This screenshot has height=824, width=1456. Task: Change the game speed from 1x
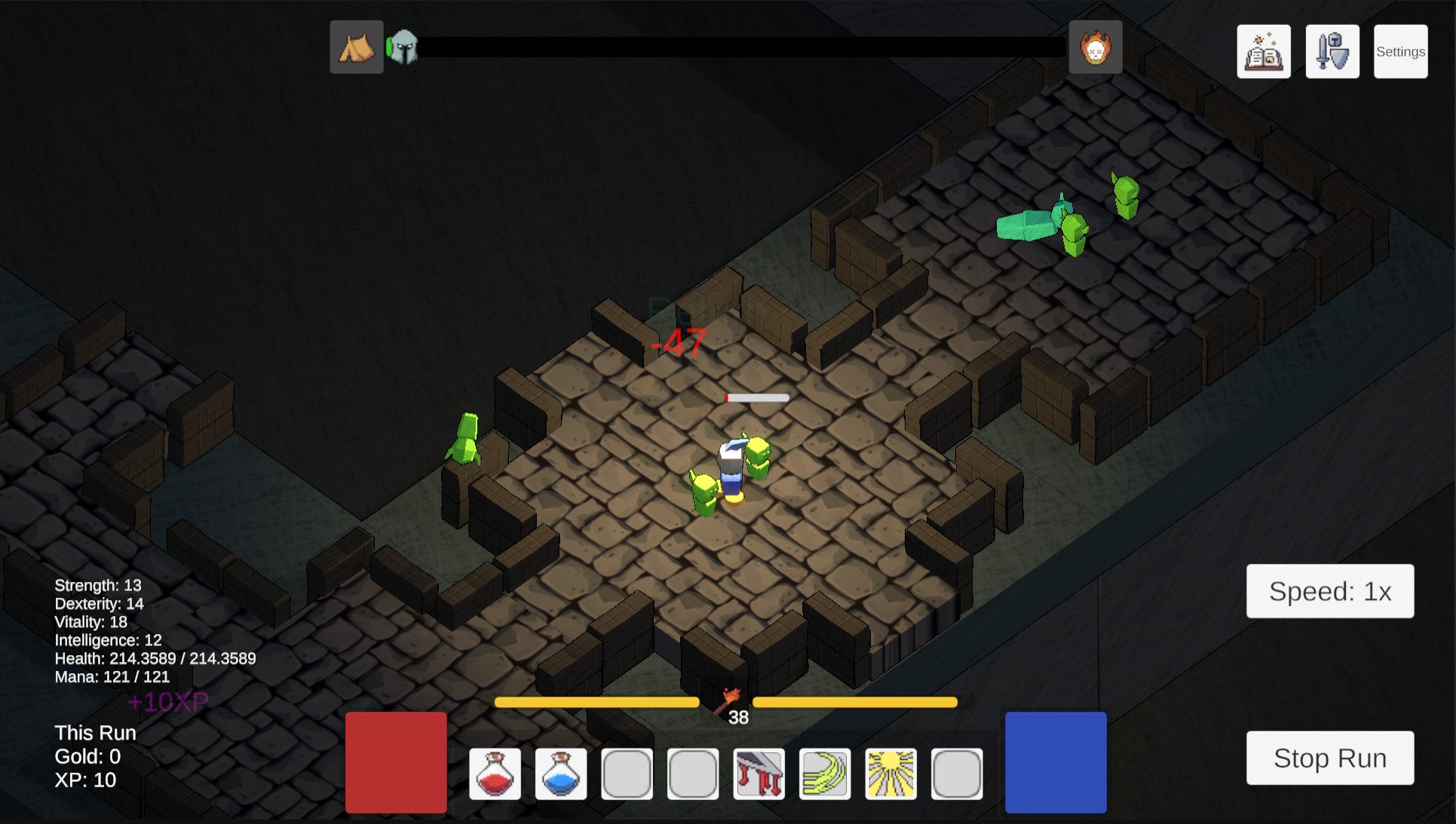pyautogui.click(x=1330, y=591)
